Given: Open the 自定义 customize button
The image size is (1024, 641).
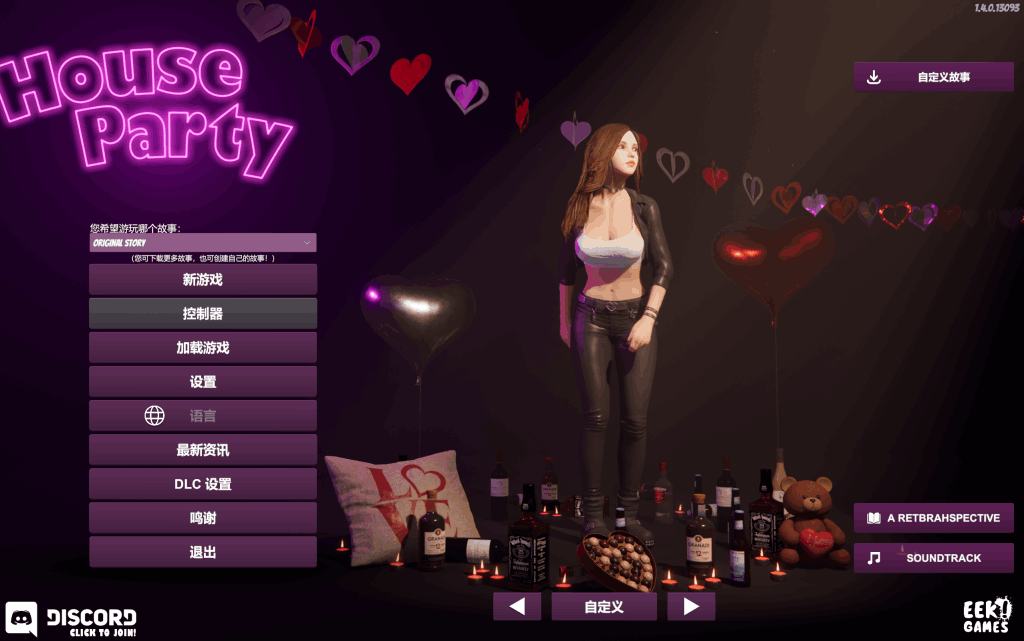Looking at the screenshot, I should (604, 606).
